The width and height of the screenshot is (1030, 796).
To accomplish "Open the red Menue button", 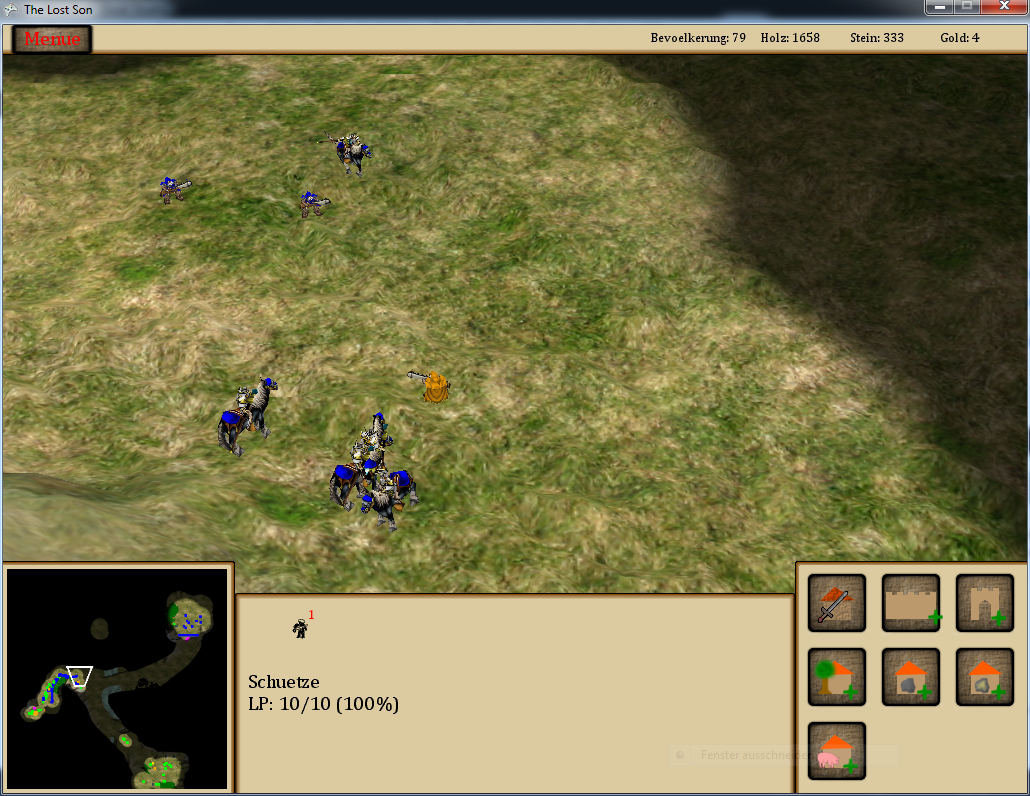I will click(52, 39).
